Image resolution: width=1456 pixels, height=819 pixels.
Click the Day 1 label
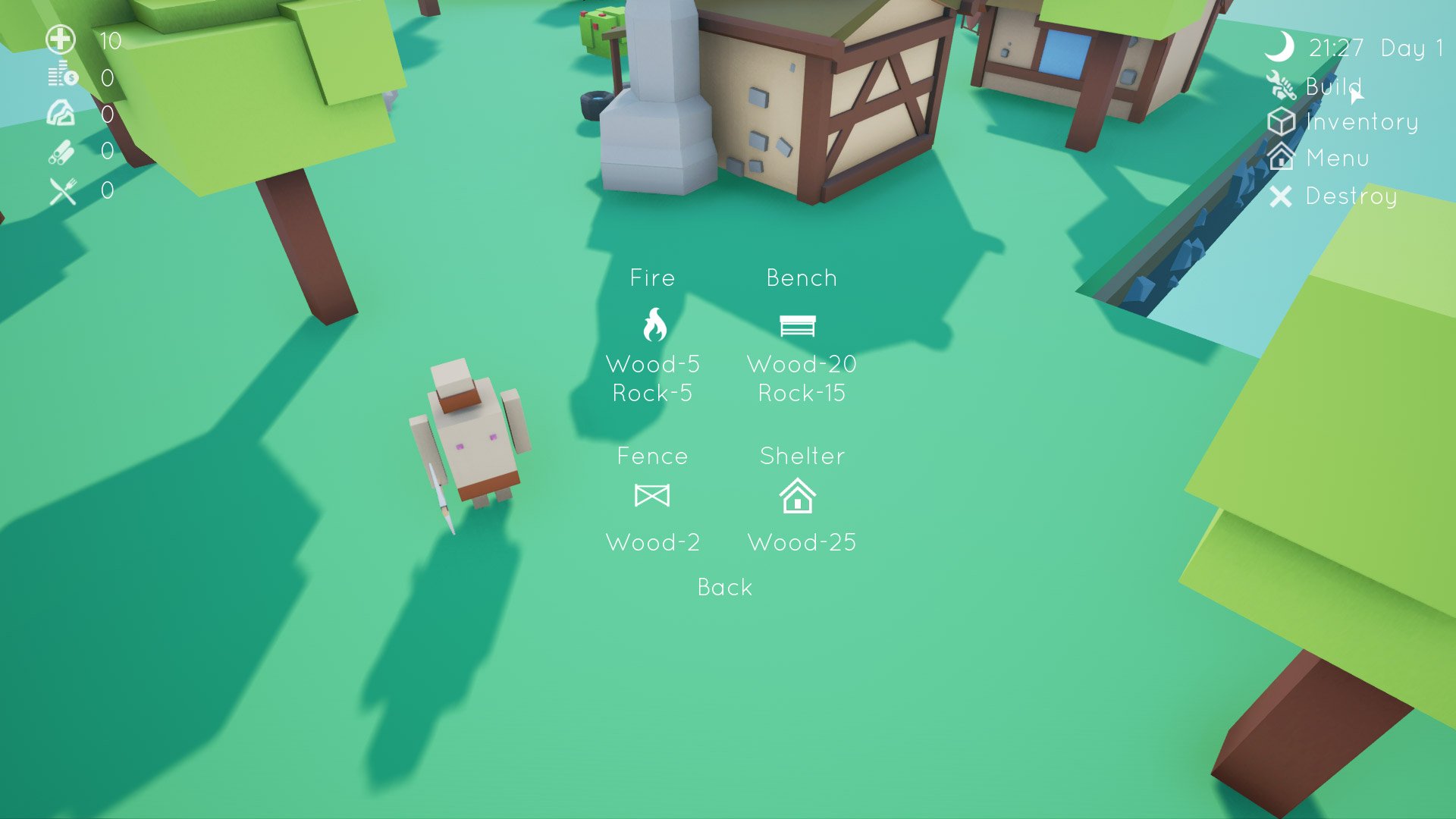tap(1408, 49)
